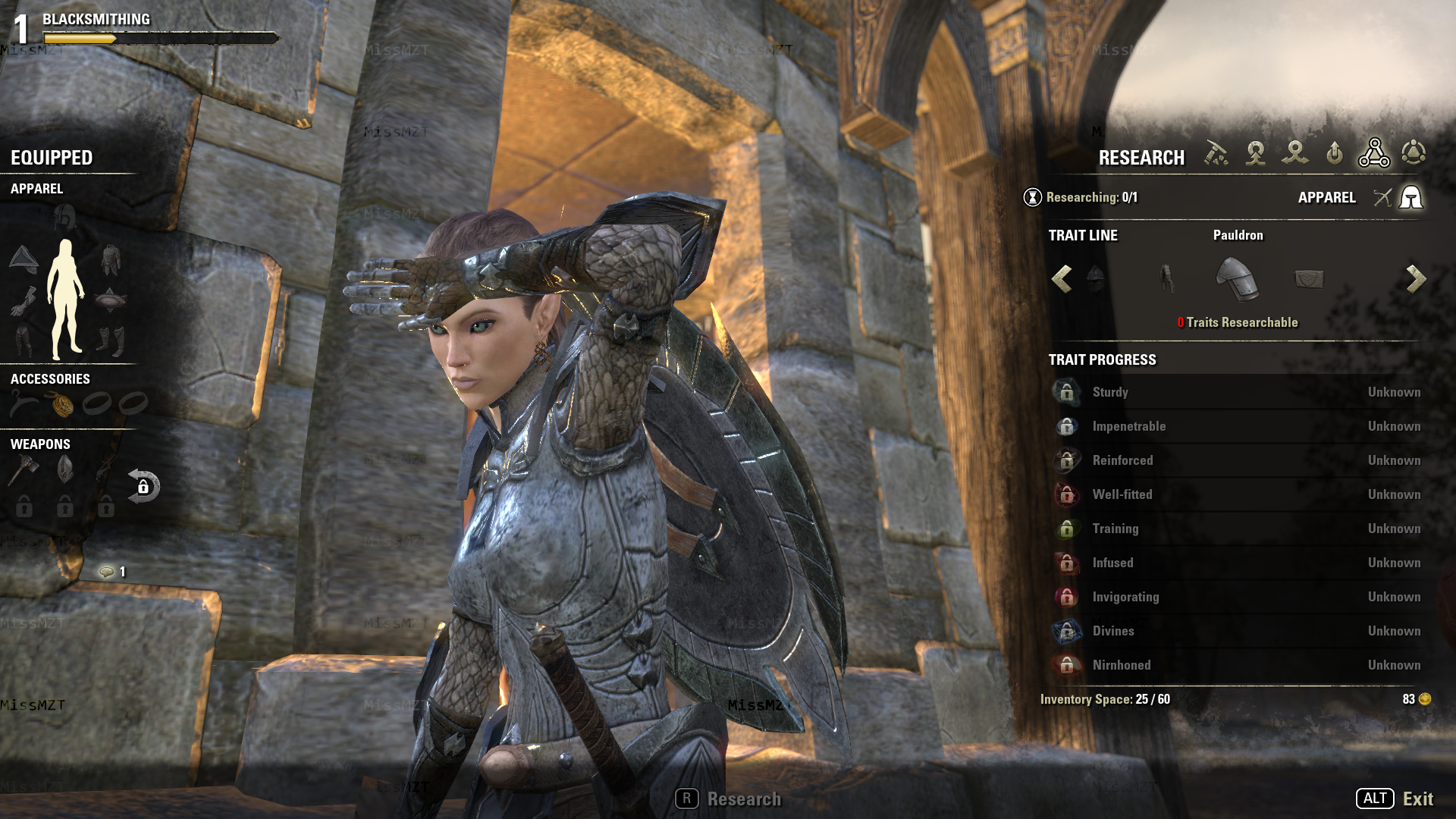Image resolution: width=1456 pixels, height=819 pixels.
Task: Toggle the lock icon on the Infused trait
Action: coord(1067,563)
